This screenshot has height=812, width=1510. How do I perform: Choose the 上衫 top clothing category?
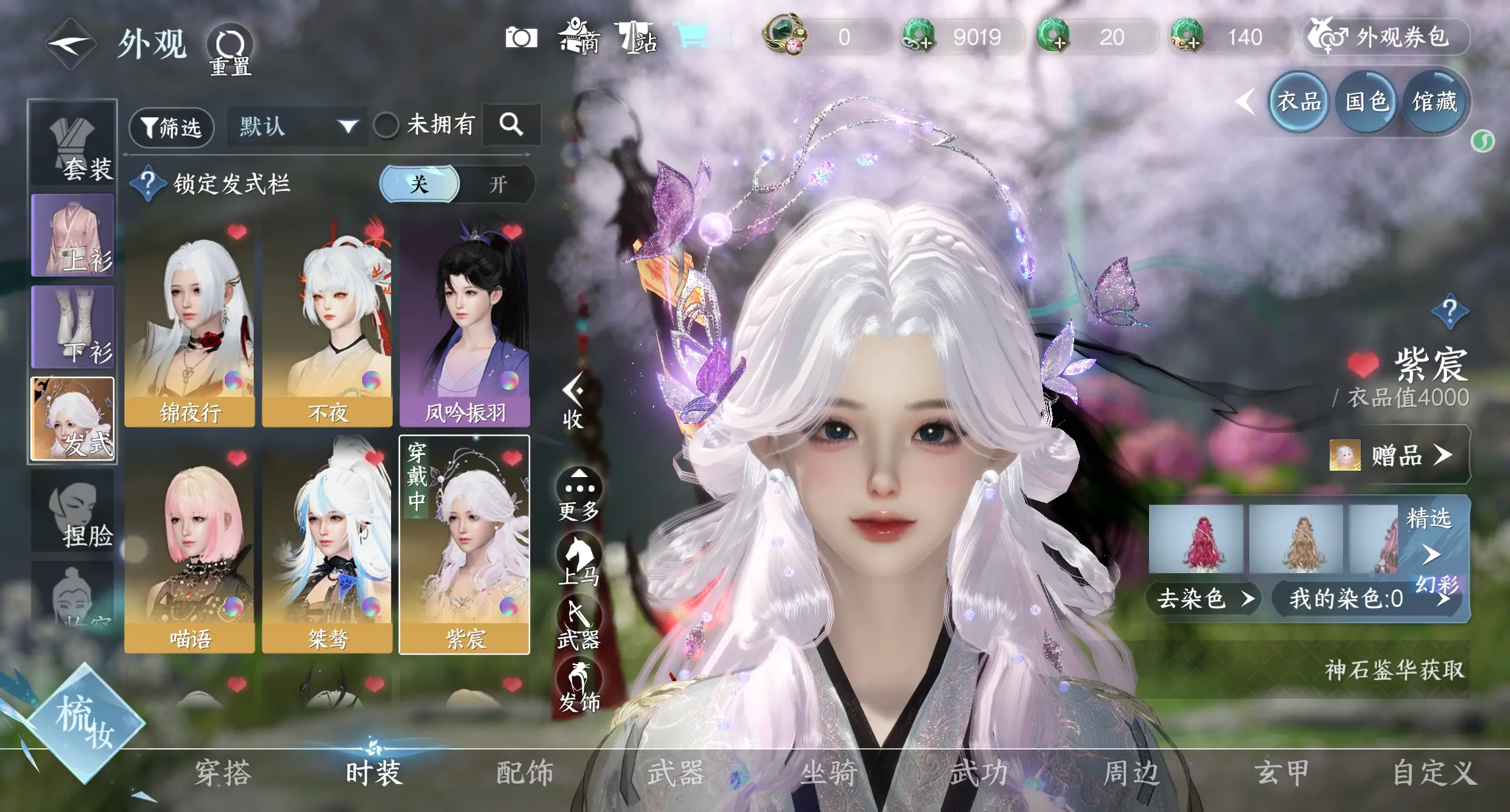tap(73, 236)
